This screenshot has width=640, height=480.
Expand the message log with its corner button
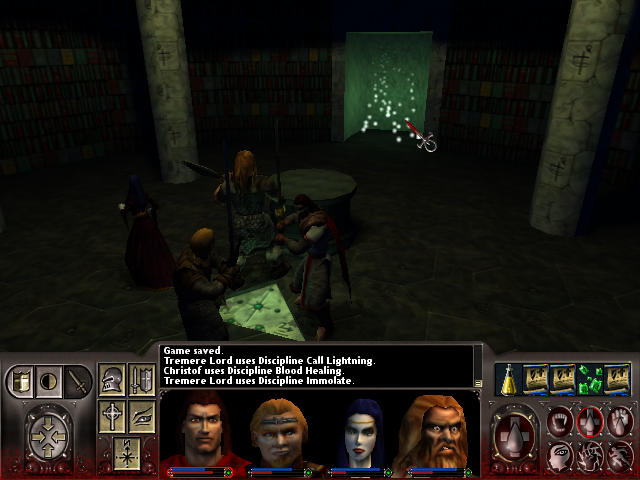[x=478, y=383]
